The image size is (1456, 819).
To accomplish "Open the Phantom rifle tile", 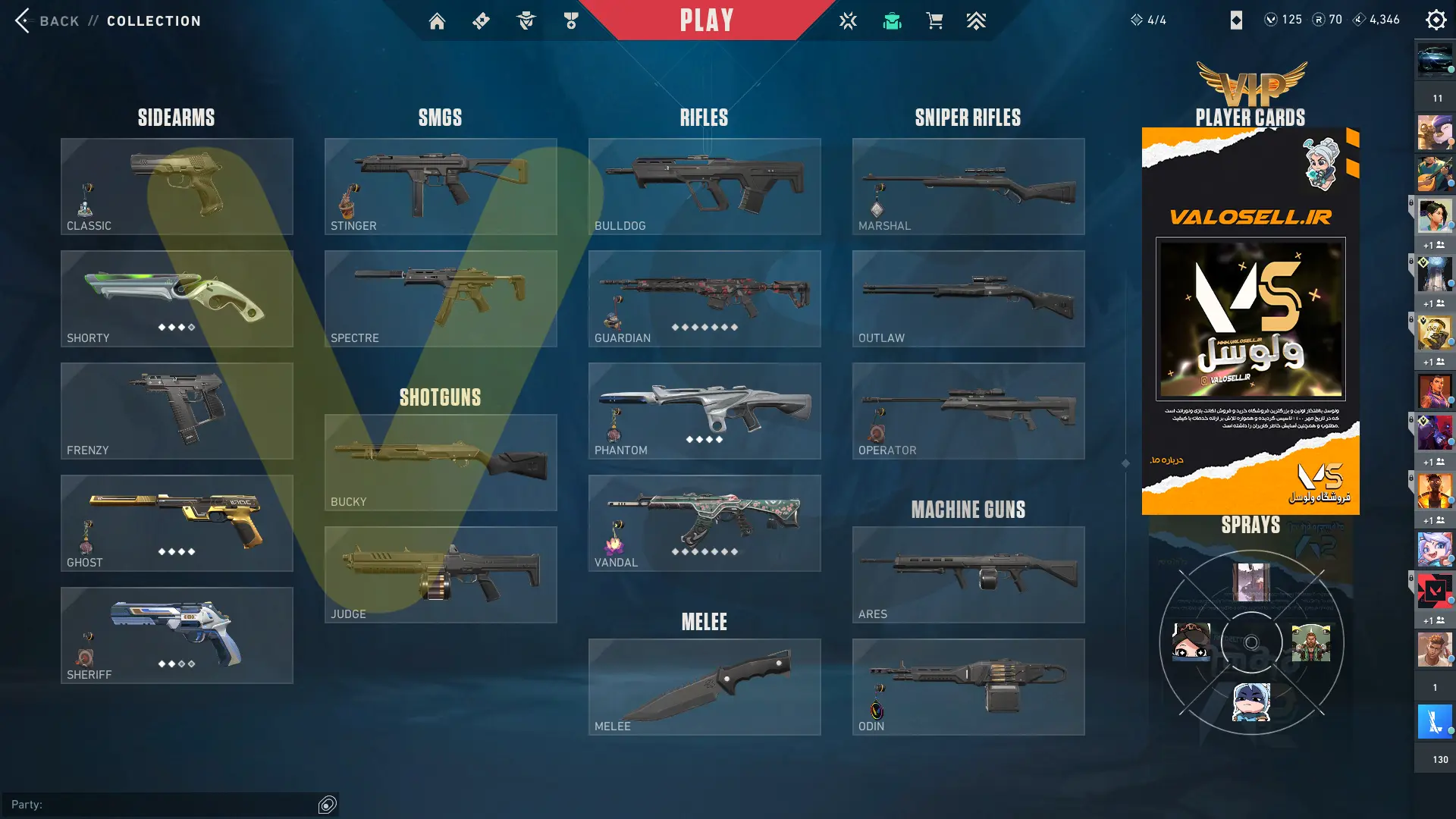I will [x=704, y=411].
